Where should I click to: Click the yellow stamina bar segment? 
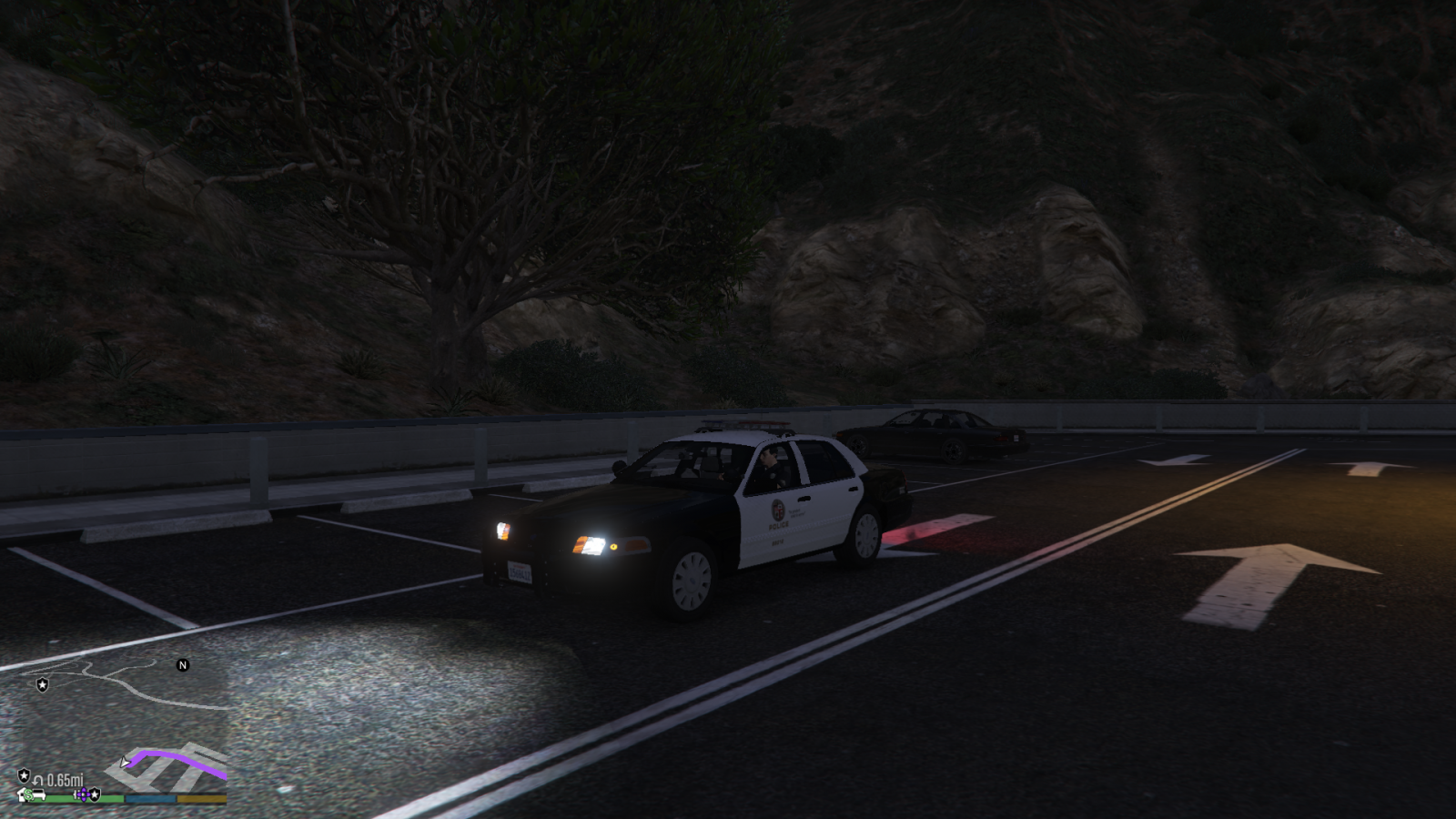click(x=200, y=799)
